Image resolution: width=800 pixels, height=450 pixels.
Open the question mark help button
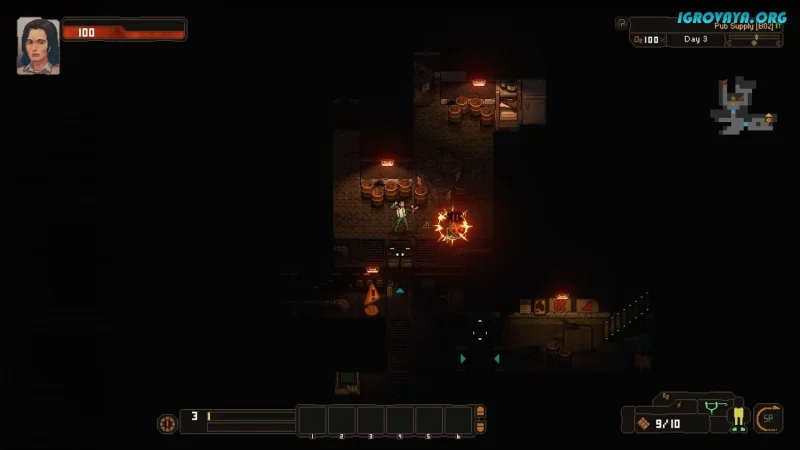coord(621,23)
